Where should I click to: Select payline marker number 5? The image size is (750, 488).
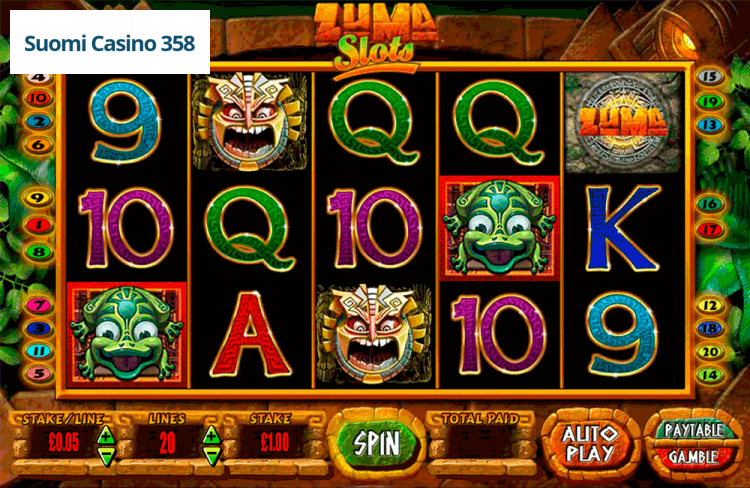[39, 373]
